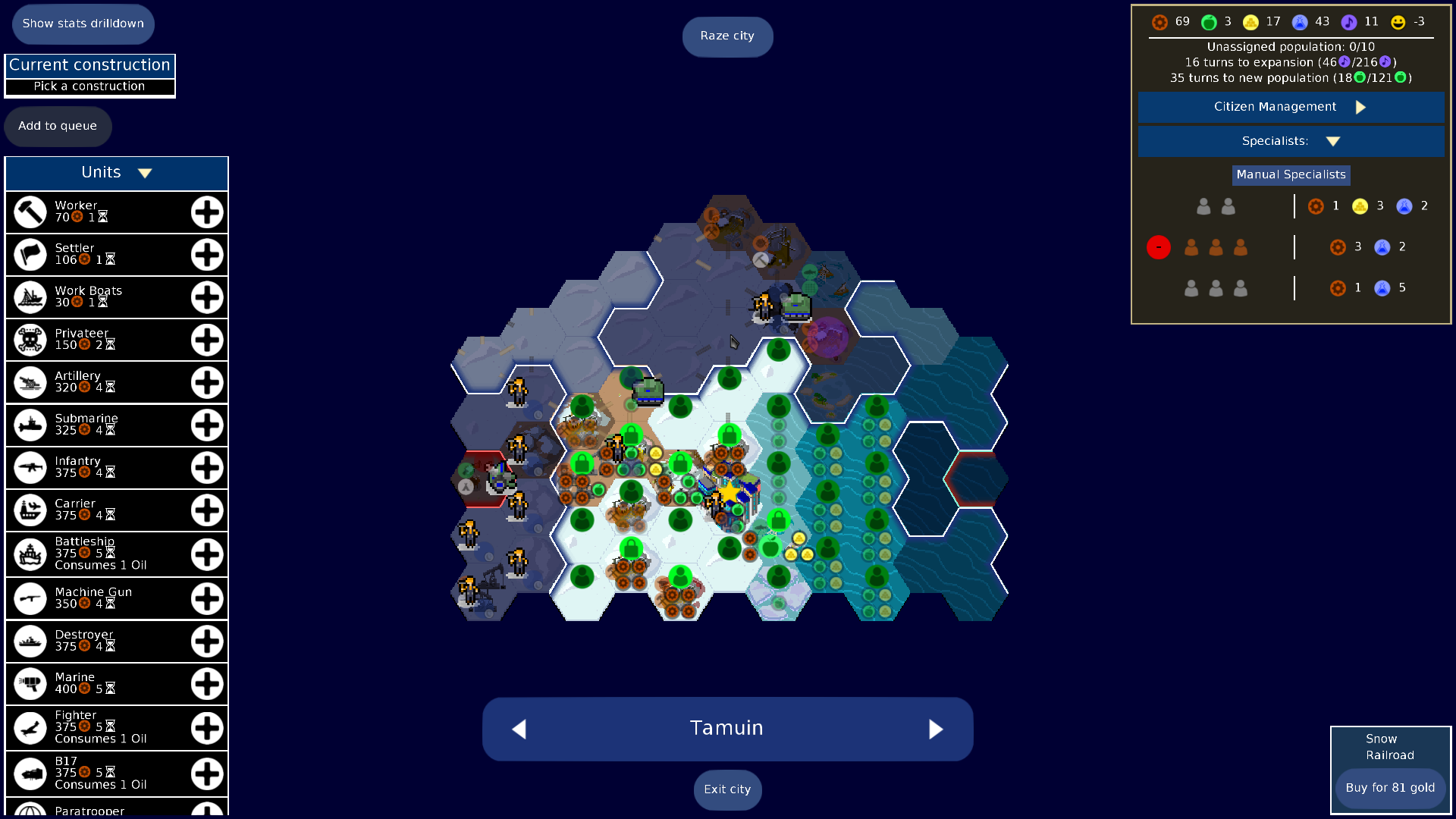Viewport: 1456px width, 819px height.
Task: Raze the city of Tamuin
Action: [727, 36]
